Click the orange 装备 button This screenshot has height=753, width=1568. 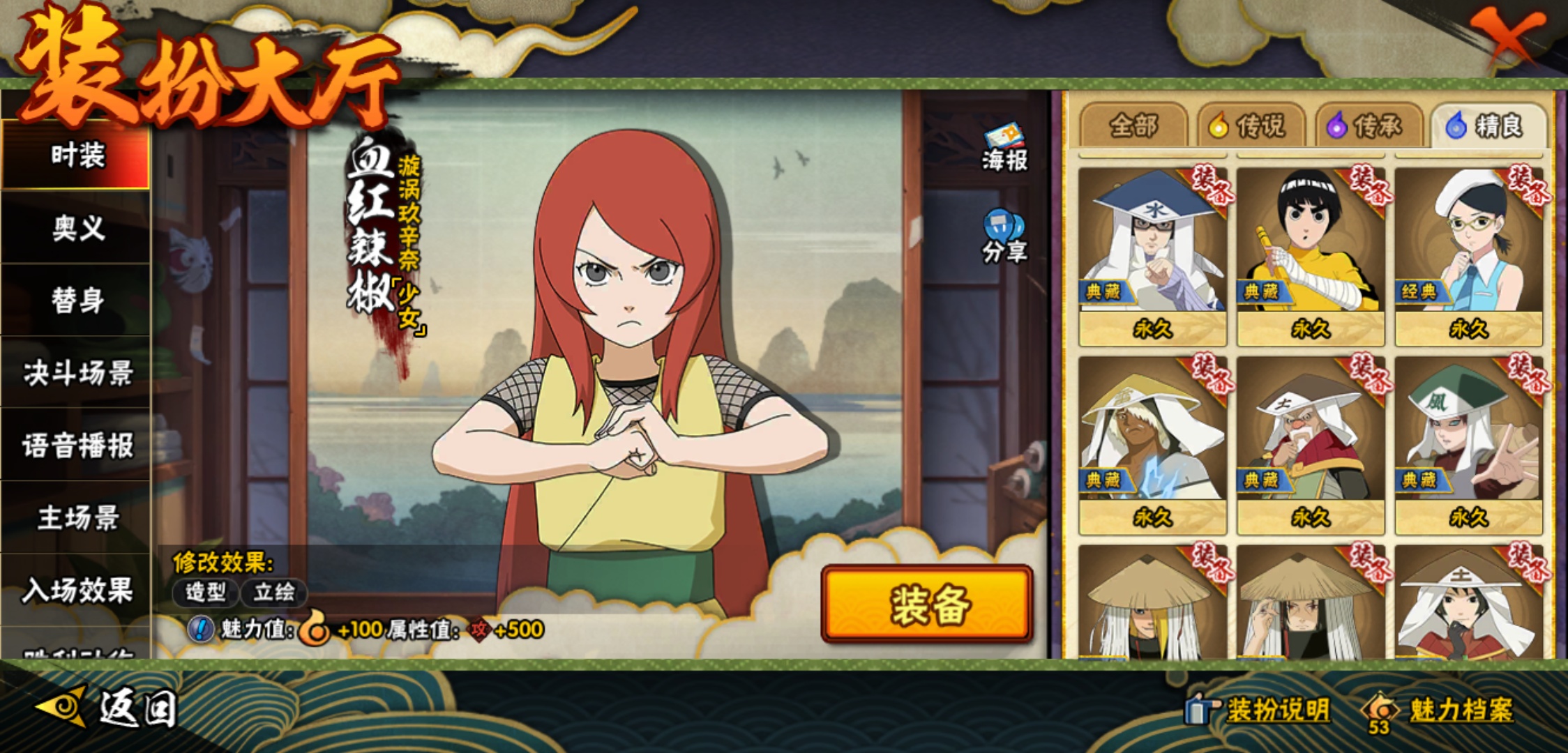coord(927,604)
